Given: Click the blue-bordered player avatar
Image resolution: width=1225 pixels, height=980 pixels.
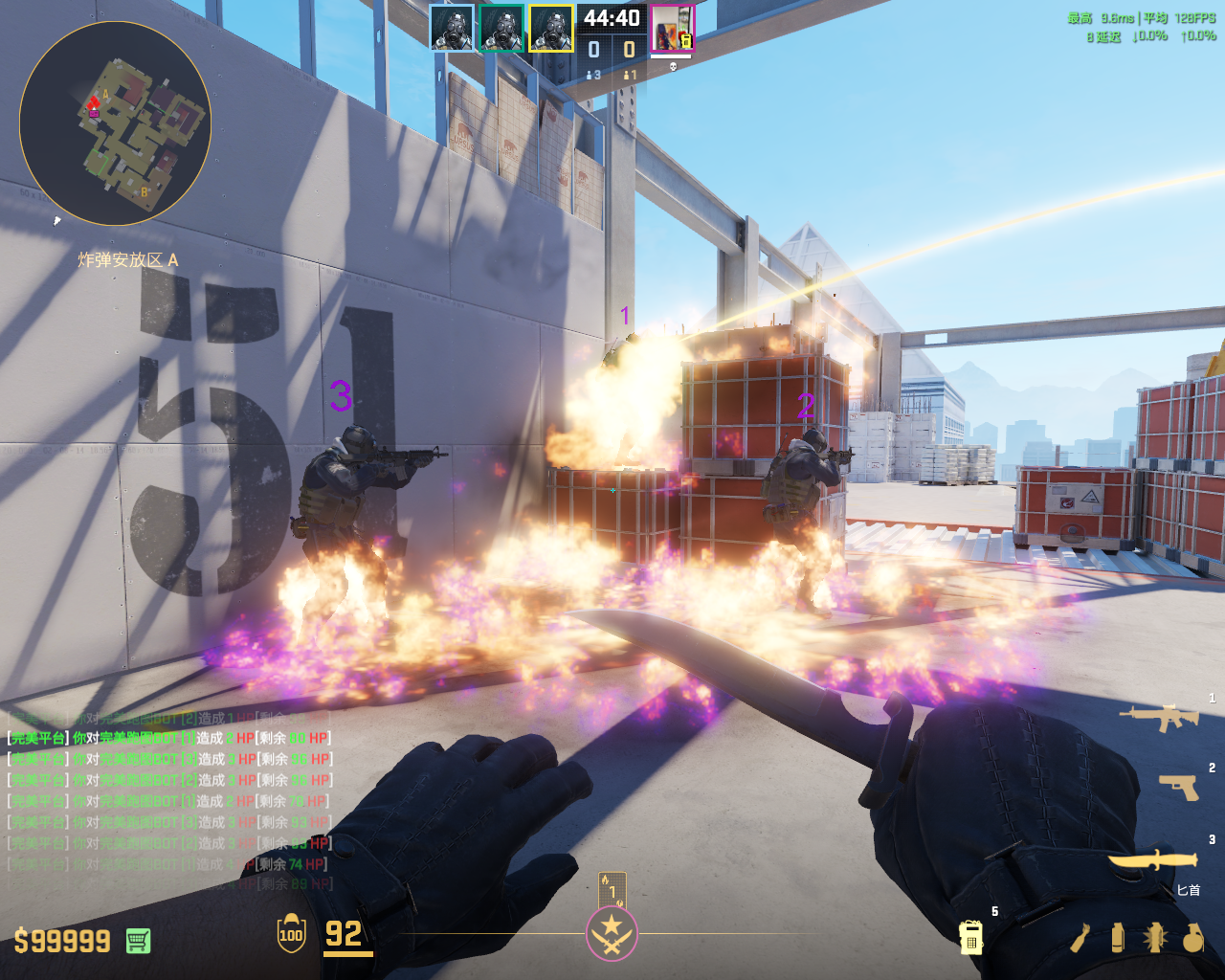Looking at the screenshot, I should click(x=452, y=29).
